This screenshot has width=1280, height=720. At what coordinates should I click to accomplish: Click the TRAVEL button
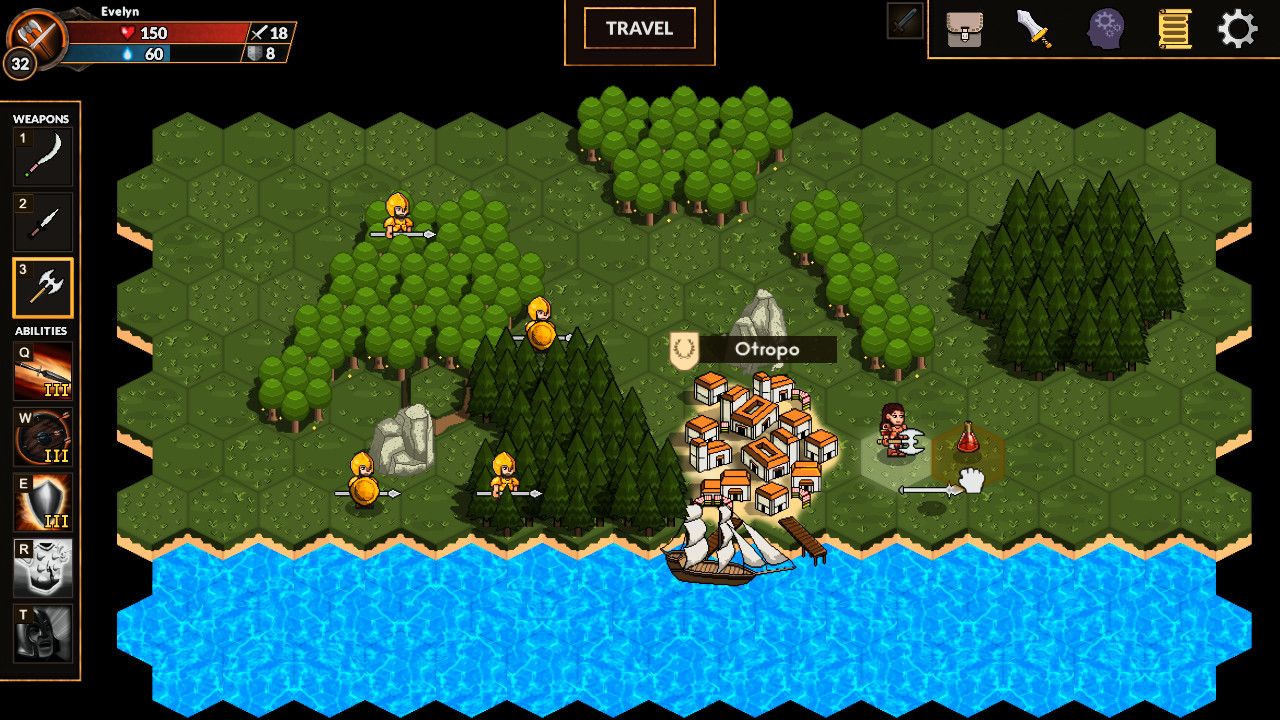coord(640,29)
